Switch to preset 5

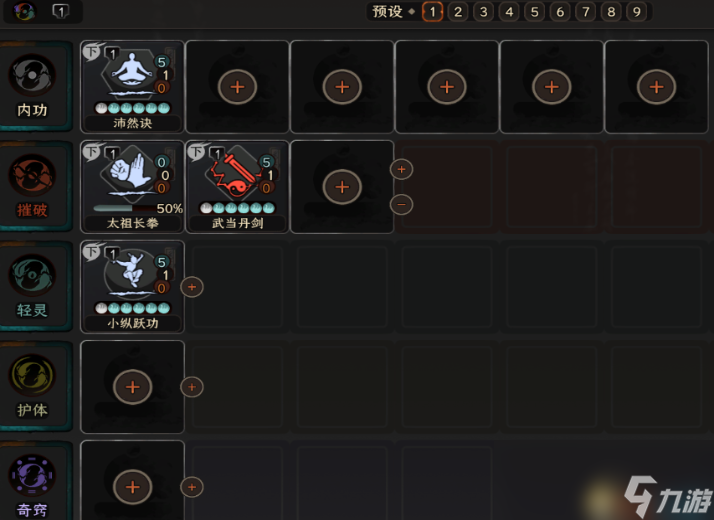pos(534,12)
